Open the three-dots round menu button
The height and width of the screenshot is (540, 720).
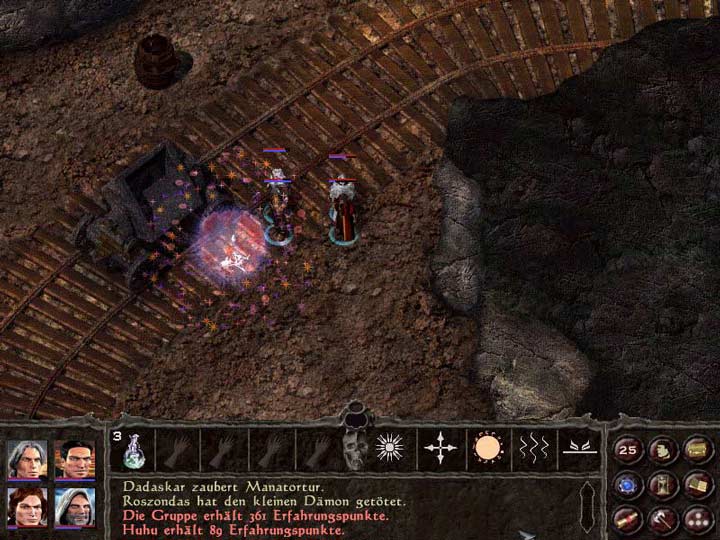tap(697, 518)
